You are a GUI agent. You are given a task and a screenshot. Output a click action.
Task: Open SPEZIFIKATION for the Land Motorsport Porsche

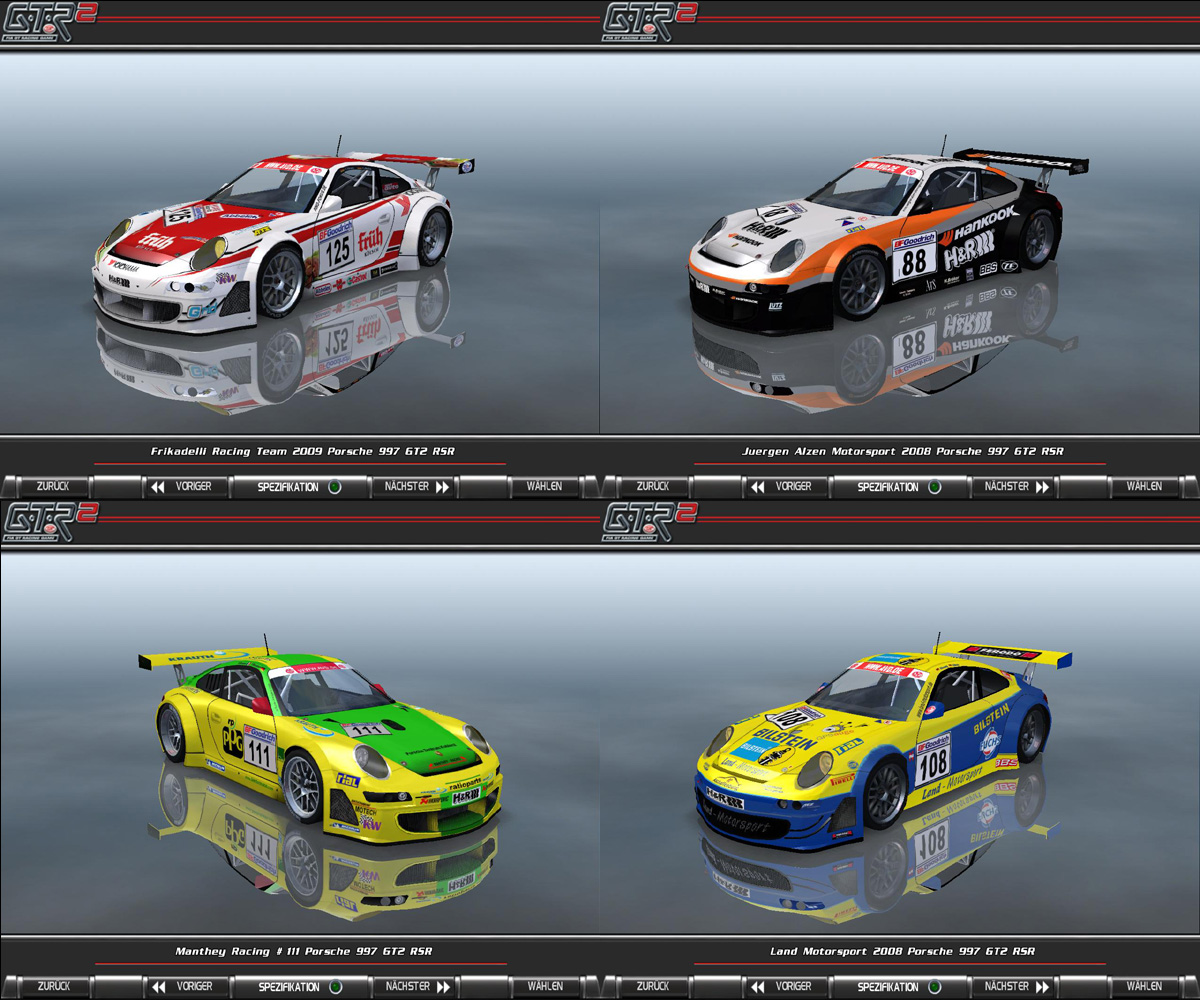pyautogui.click(x=898, y=986)
